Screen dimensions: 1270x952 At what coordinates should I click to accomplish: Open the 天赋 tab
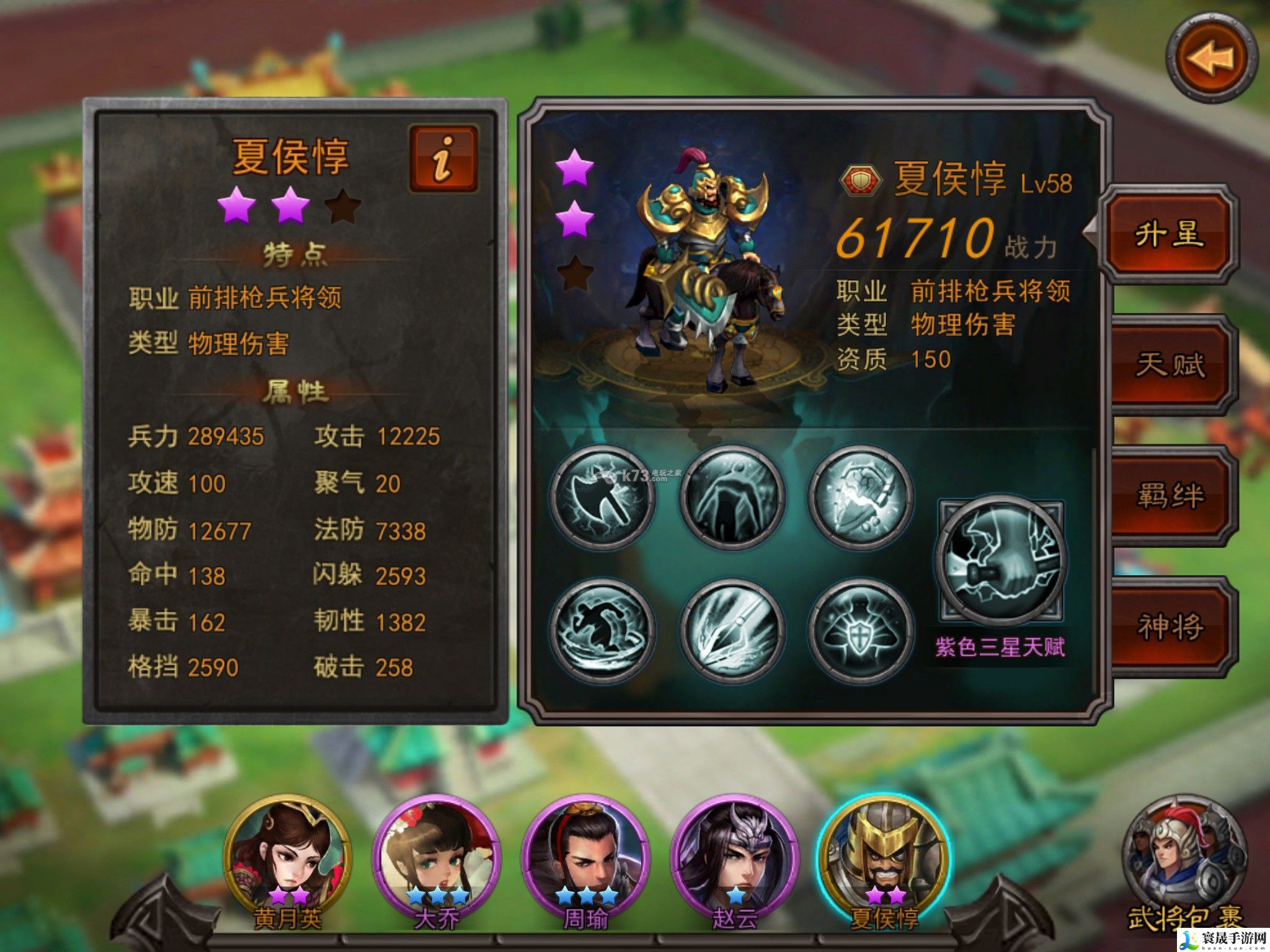click(x=1170, y=364)
